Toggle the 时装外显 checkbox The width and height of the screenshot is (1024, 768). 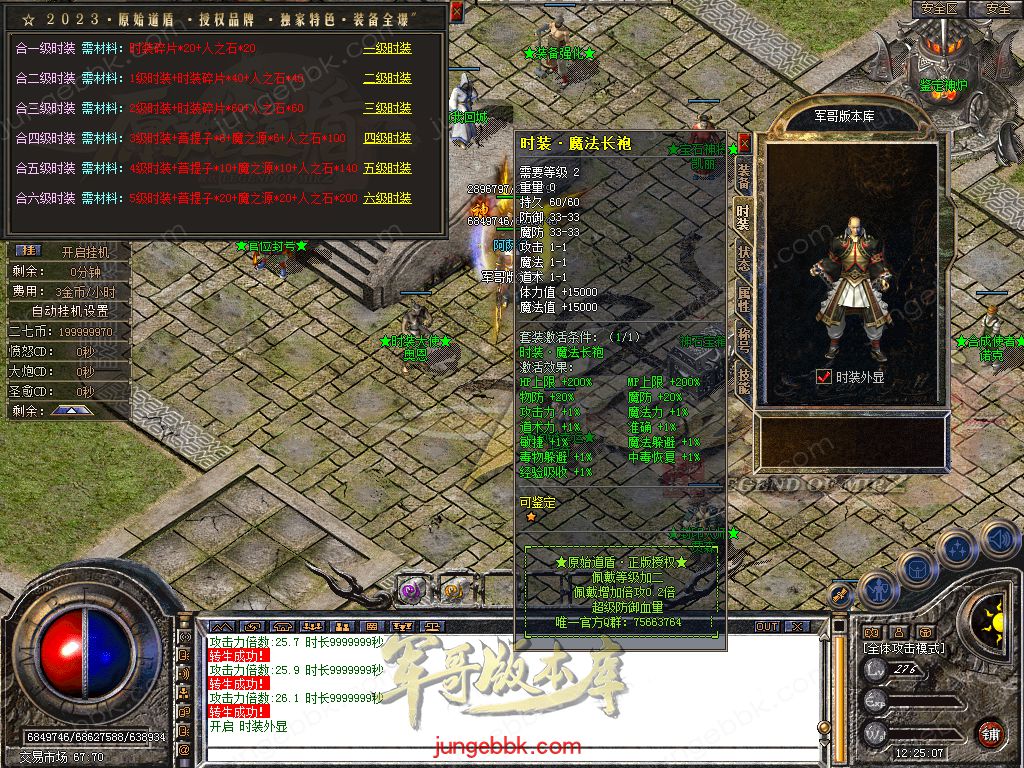pos(824,377)
